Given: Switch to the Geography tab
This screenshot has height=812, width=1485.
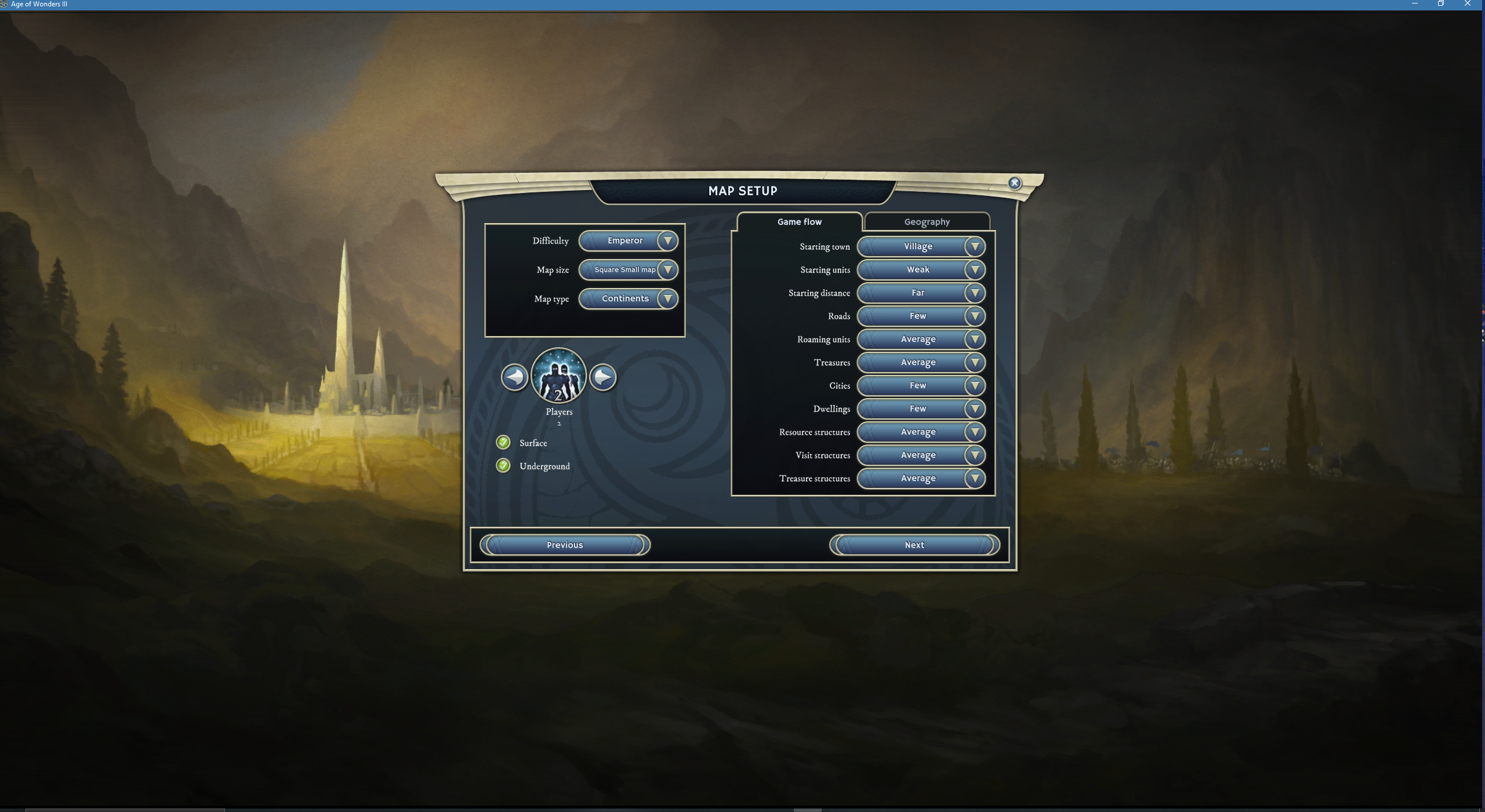Looking at the screenshot, I should click(926, 222).
